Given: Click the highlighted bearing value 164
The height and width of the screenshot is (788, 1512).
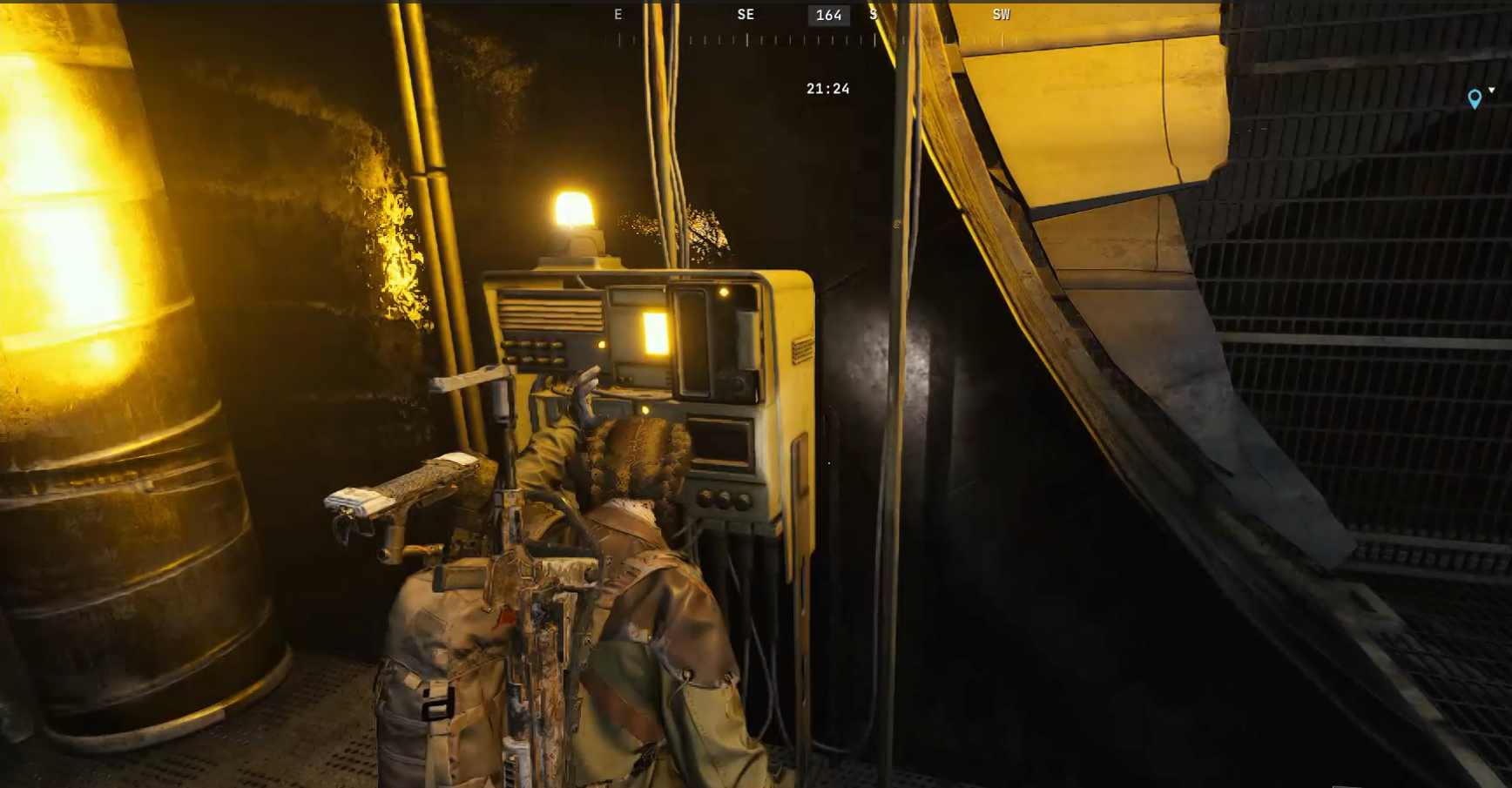Looking at the screenshot, I should (827, 15).
